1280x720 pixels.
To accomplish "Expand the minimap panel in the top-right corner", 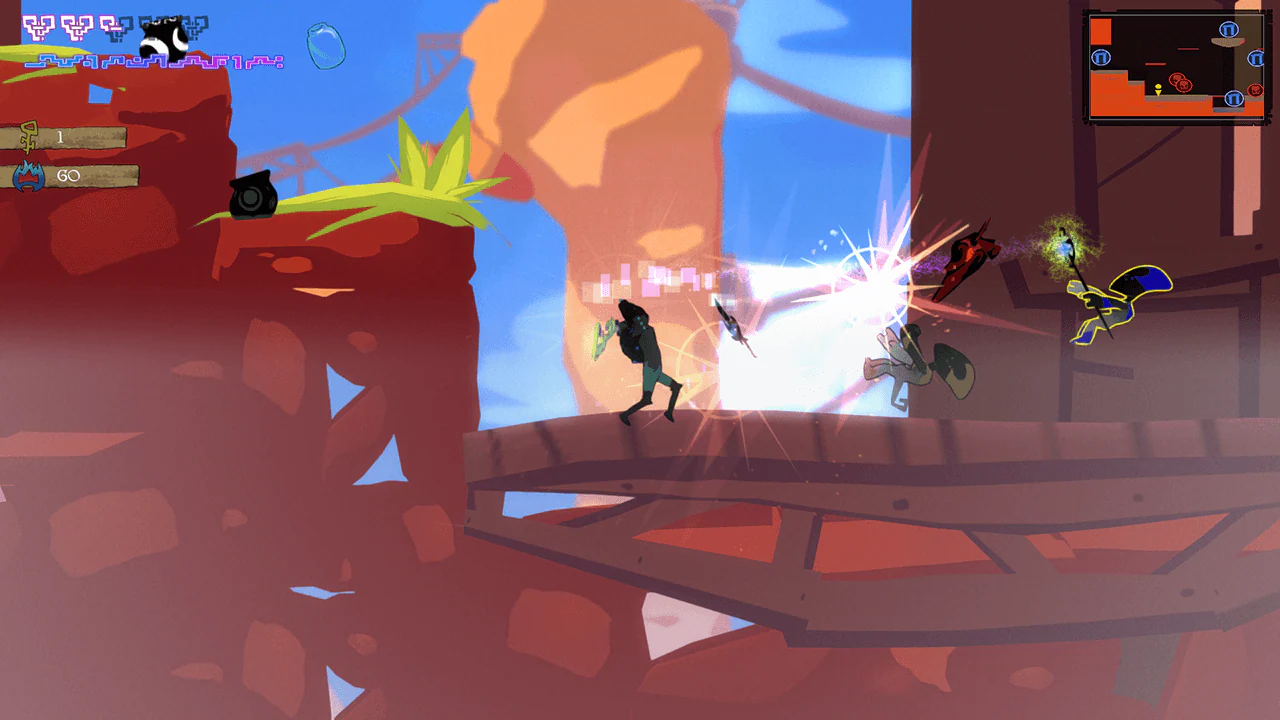I will (1175, 63).
